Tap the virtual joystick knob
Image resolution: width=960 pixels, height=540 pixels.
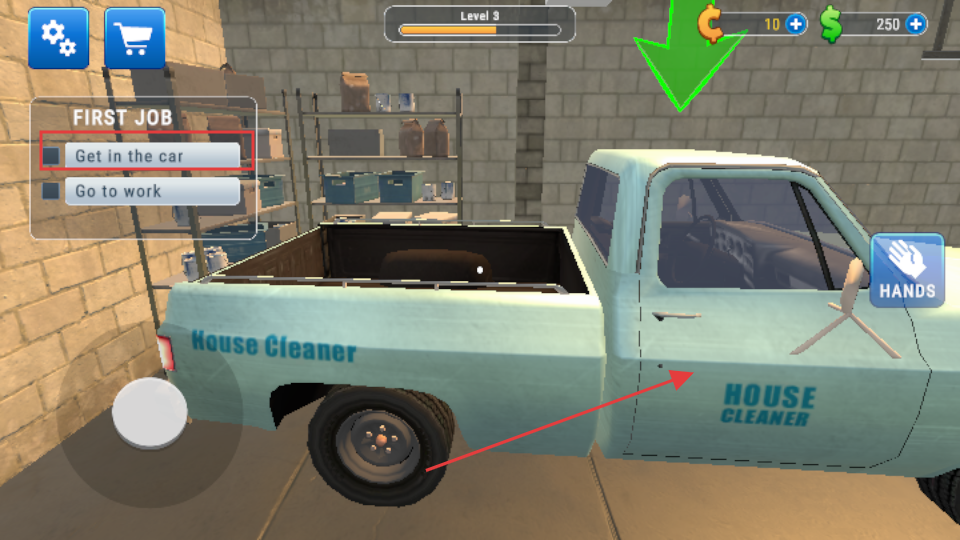150,412
